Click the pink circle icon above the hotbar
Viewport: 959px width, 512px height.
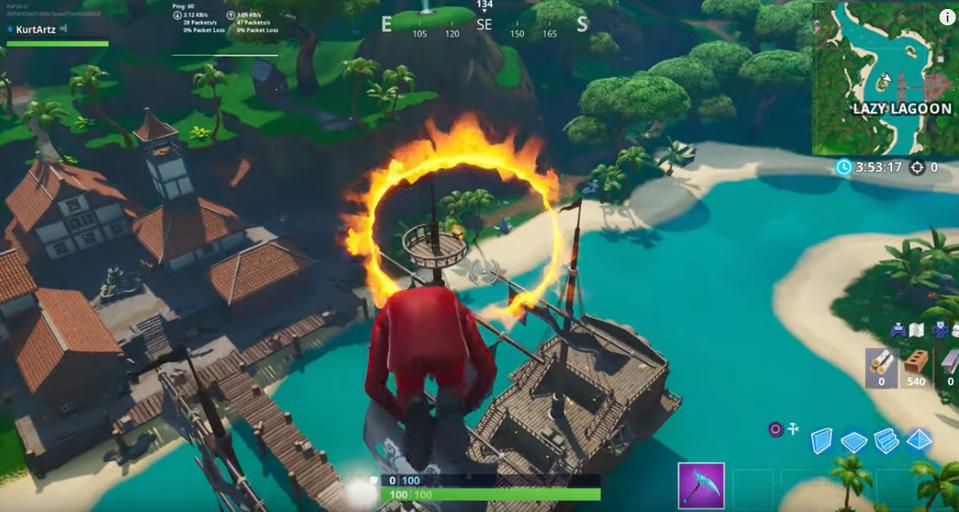pos(774,429)
